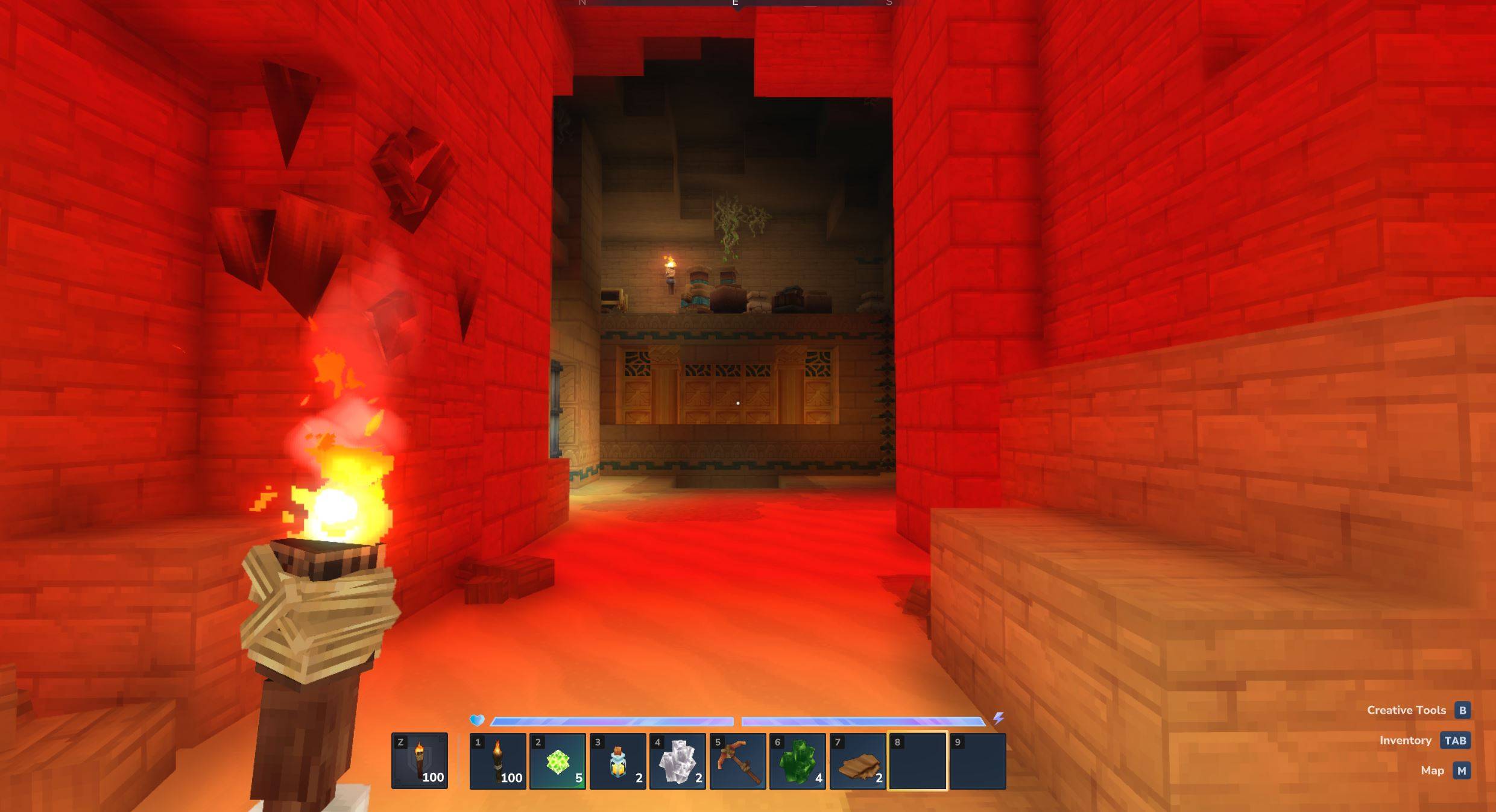
Task: Select the glowing green cube in slot 2
Action: coord(558,761)
